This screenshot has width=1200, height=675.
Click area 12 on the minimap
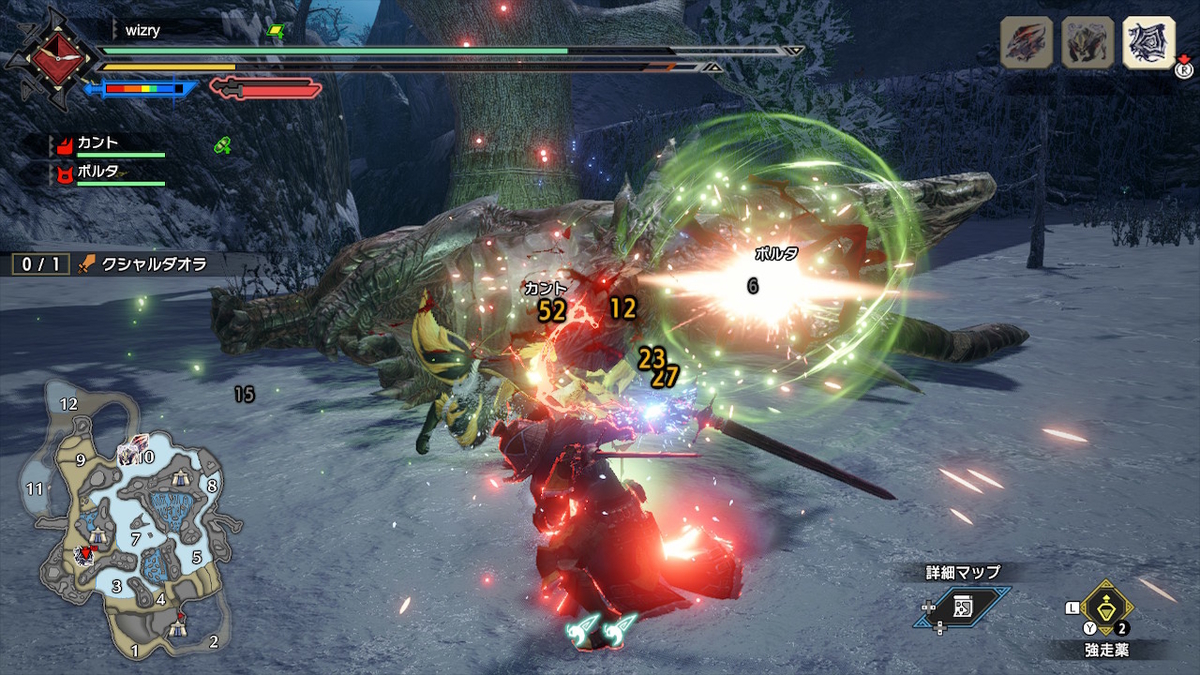click(x=68, y=404)
